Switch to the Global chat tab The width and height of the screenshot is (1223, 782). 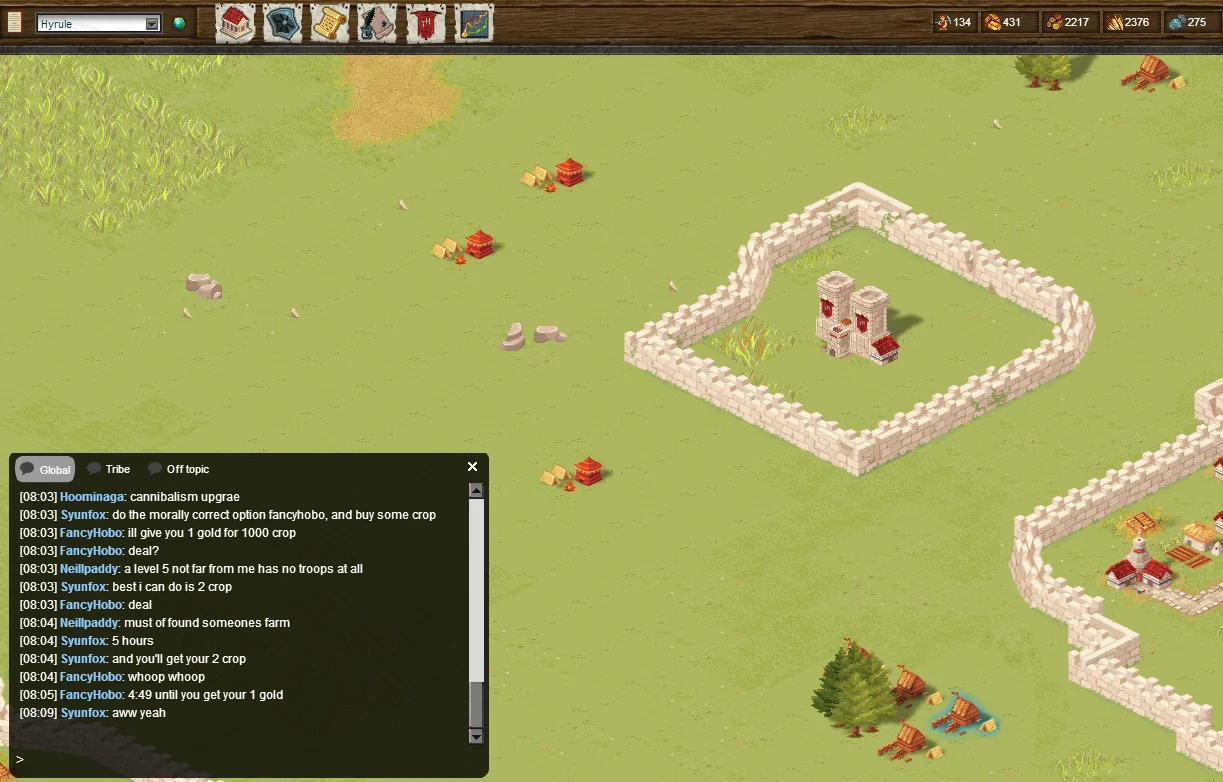click(x=45, y=469)
